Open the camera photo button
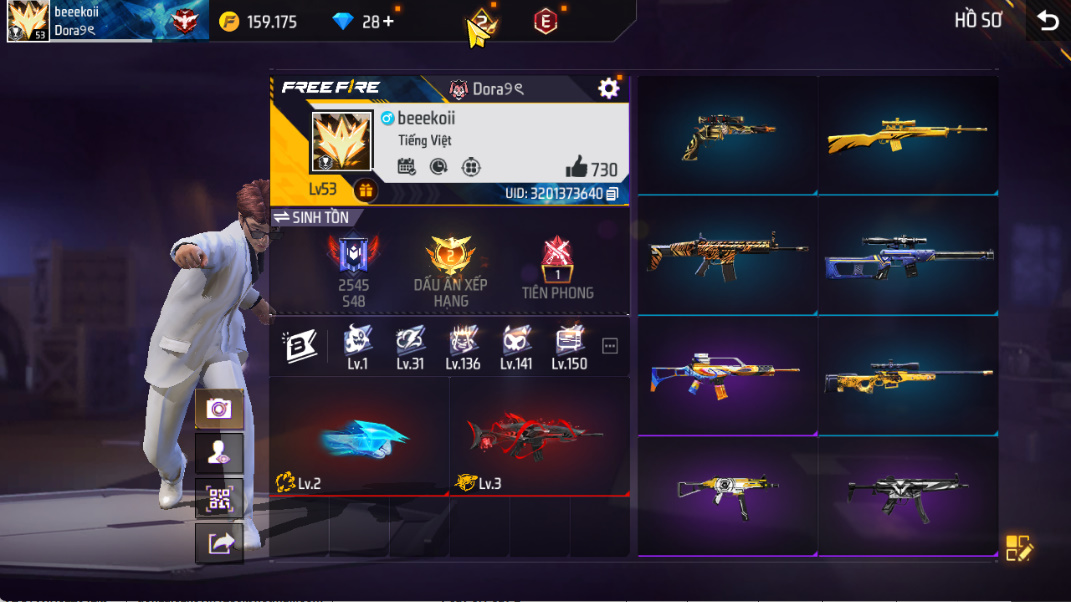The image size is (1071, 602). pyautogui.click(x=219, y=408)
